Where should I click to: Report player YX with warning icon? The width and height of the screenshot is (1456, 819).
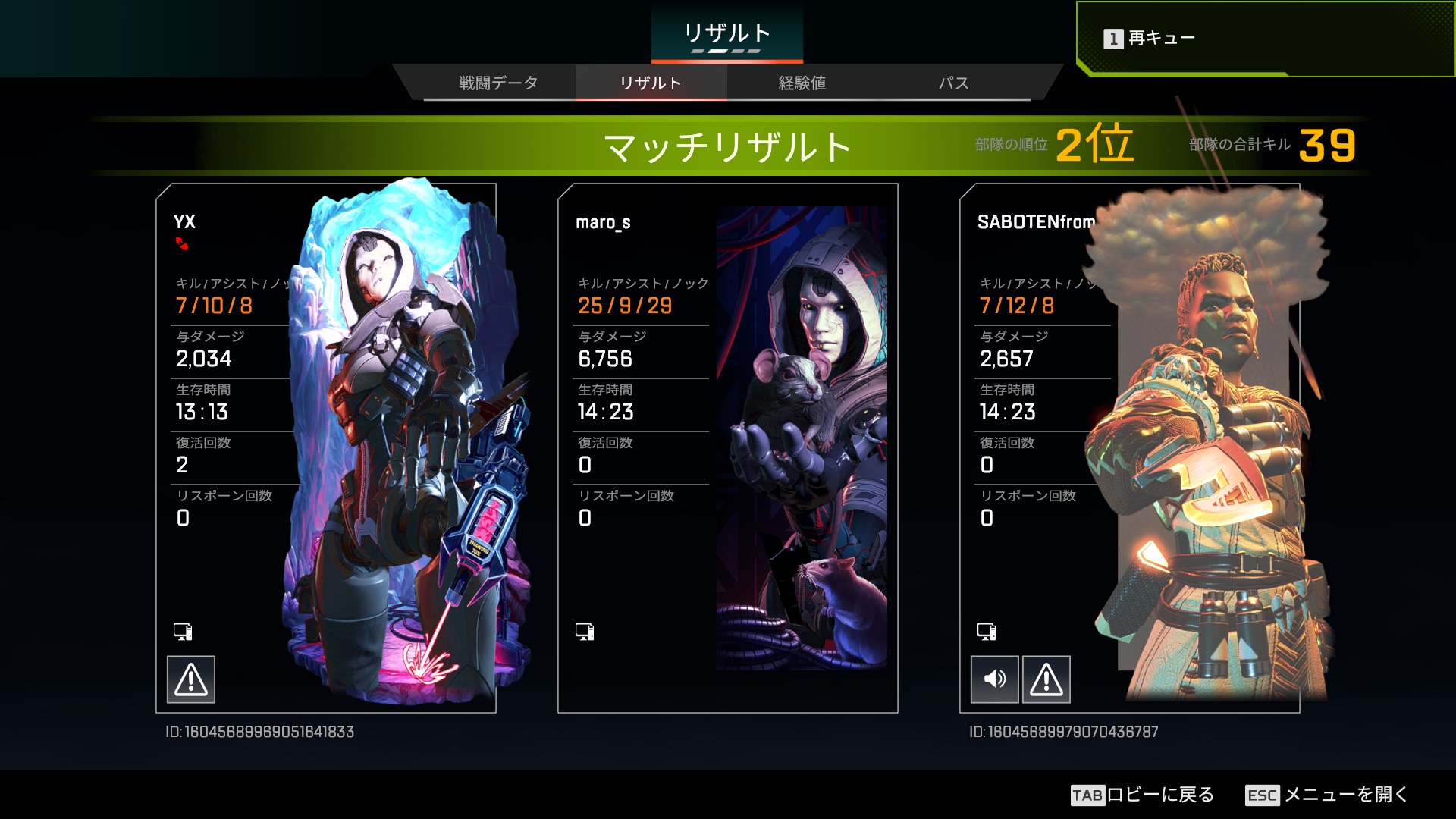(x=191, y=679)
